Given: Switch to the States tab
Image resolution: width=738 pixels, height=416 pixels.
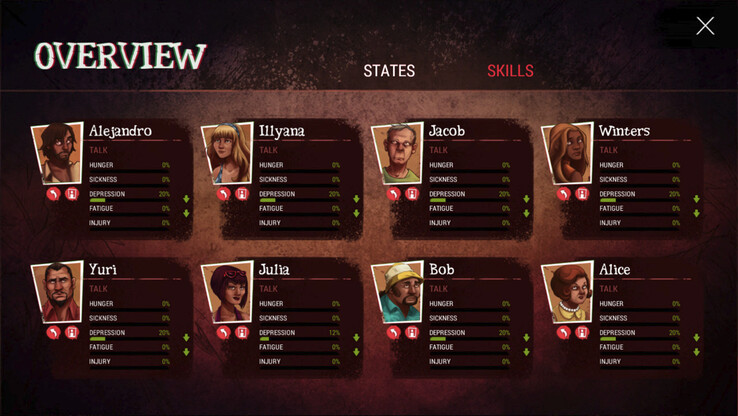Looking at the screenshot, I should [x=389, y=71].
